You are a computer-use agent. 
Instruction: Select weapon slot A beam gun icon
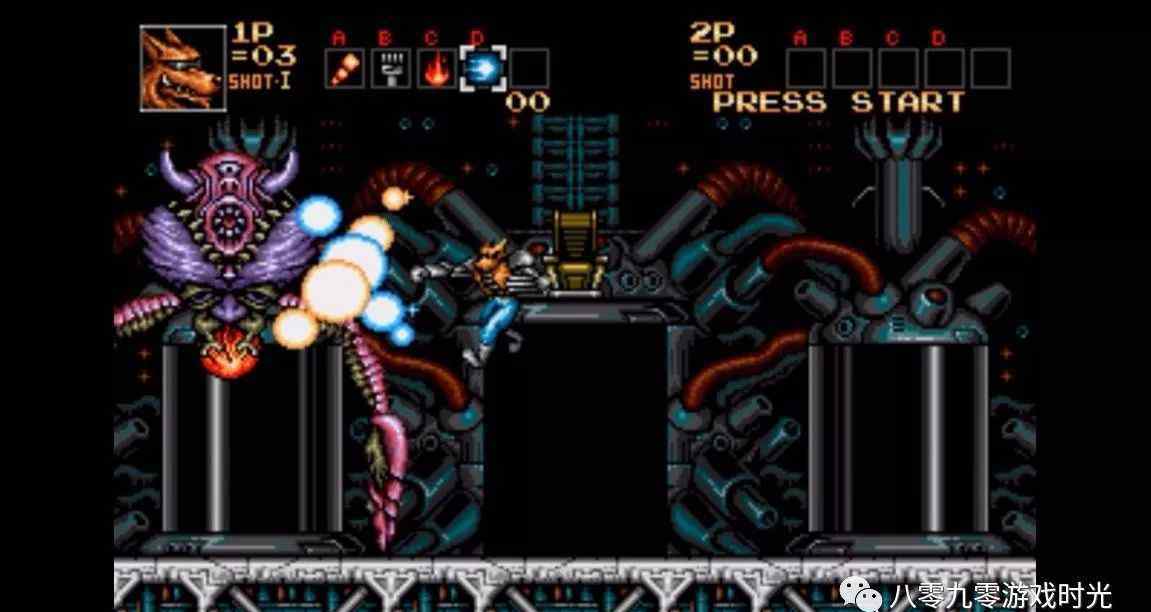coord(344,68)
